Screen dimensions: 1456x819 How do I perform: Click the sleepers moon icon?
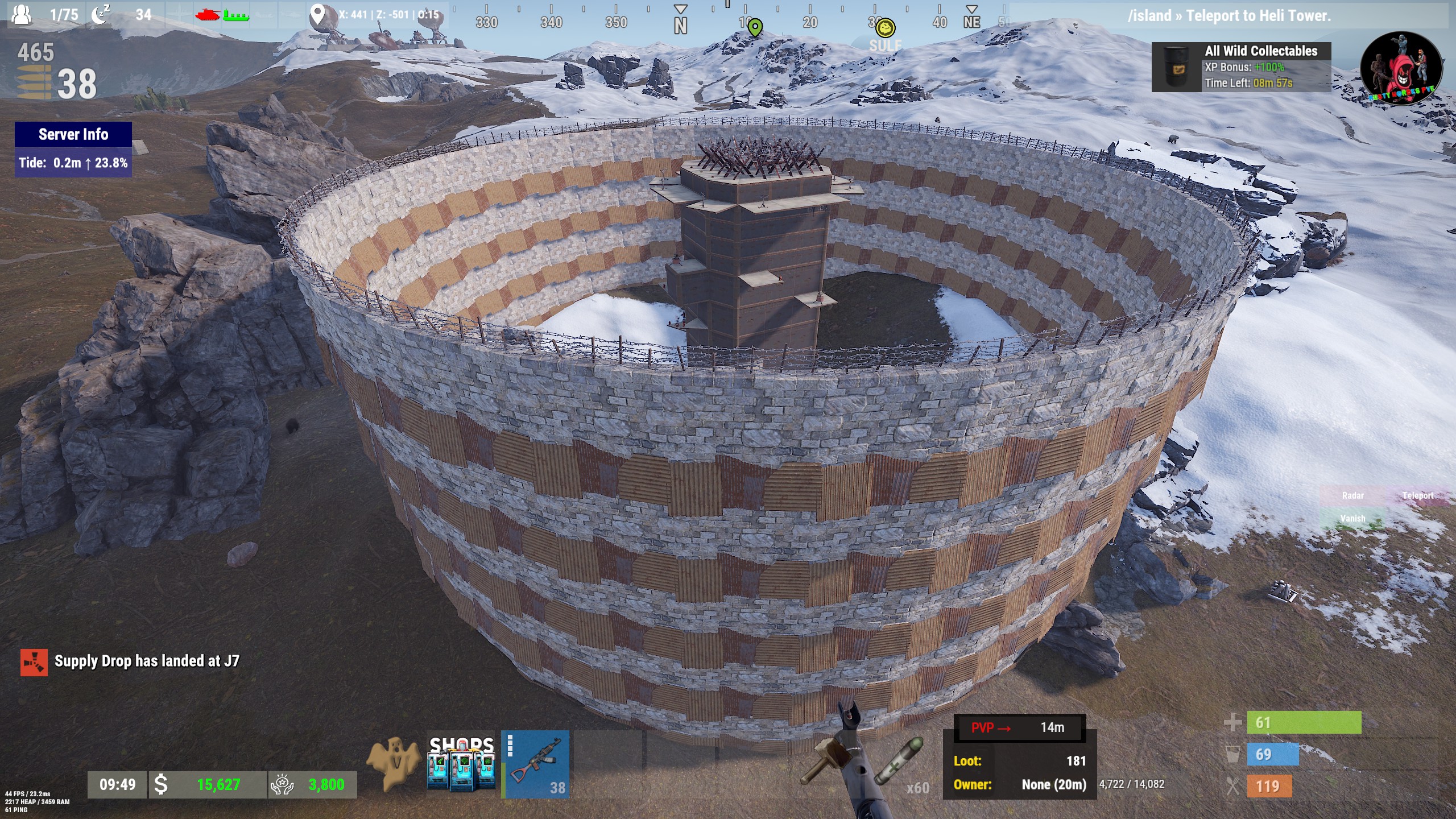click(x=101, y=14)
